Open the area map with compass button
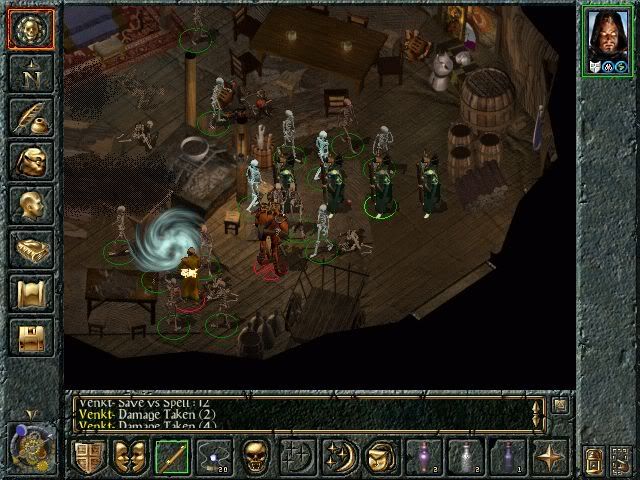The height and width of the screenshot is (480, 640). 29,71
